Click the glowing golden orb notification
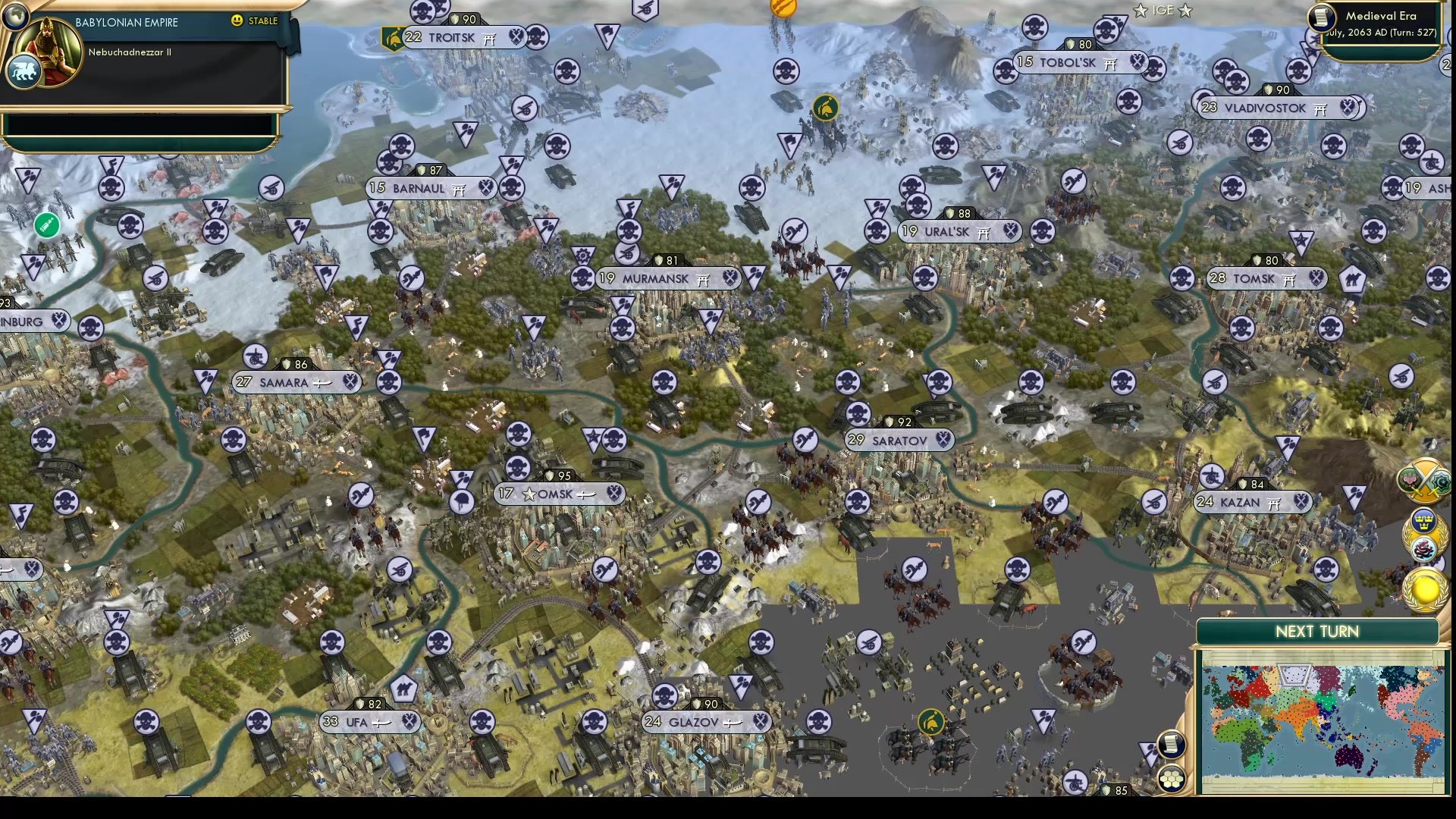 1425,591
